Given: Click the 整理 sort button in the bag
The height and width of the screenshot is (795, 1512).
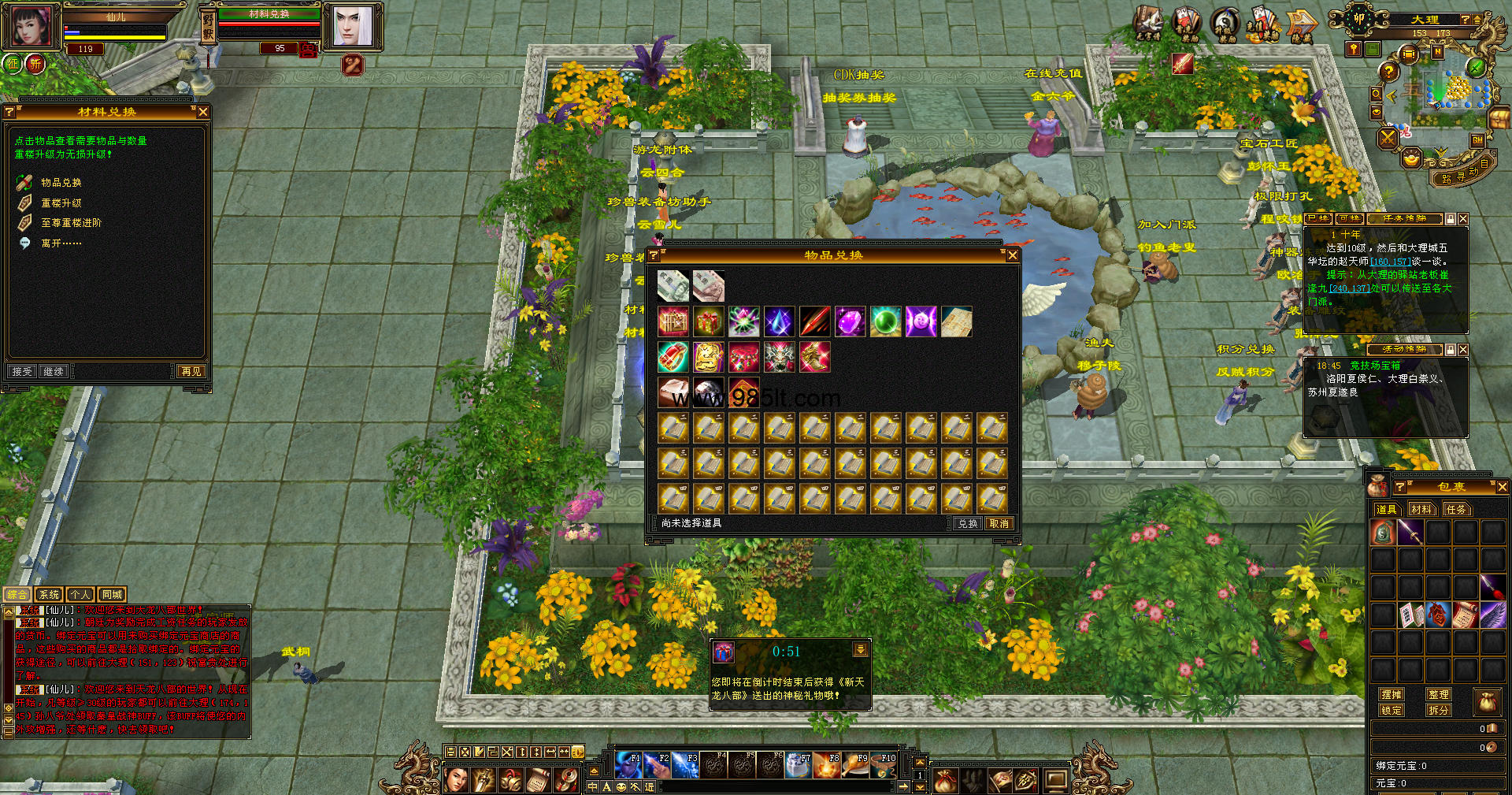Looking at the screenshot, I should click(x=1439, y=694).
